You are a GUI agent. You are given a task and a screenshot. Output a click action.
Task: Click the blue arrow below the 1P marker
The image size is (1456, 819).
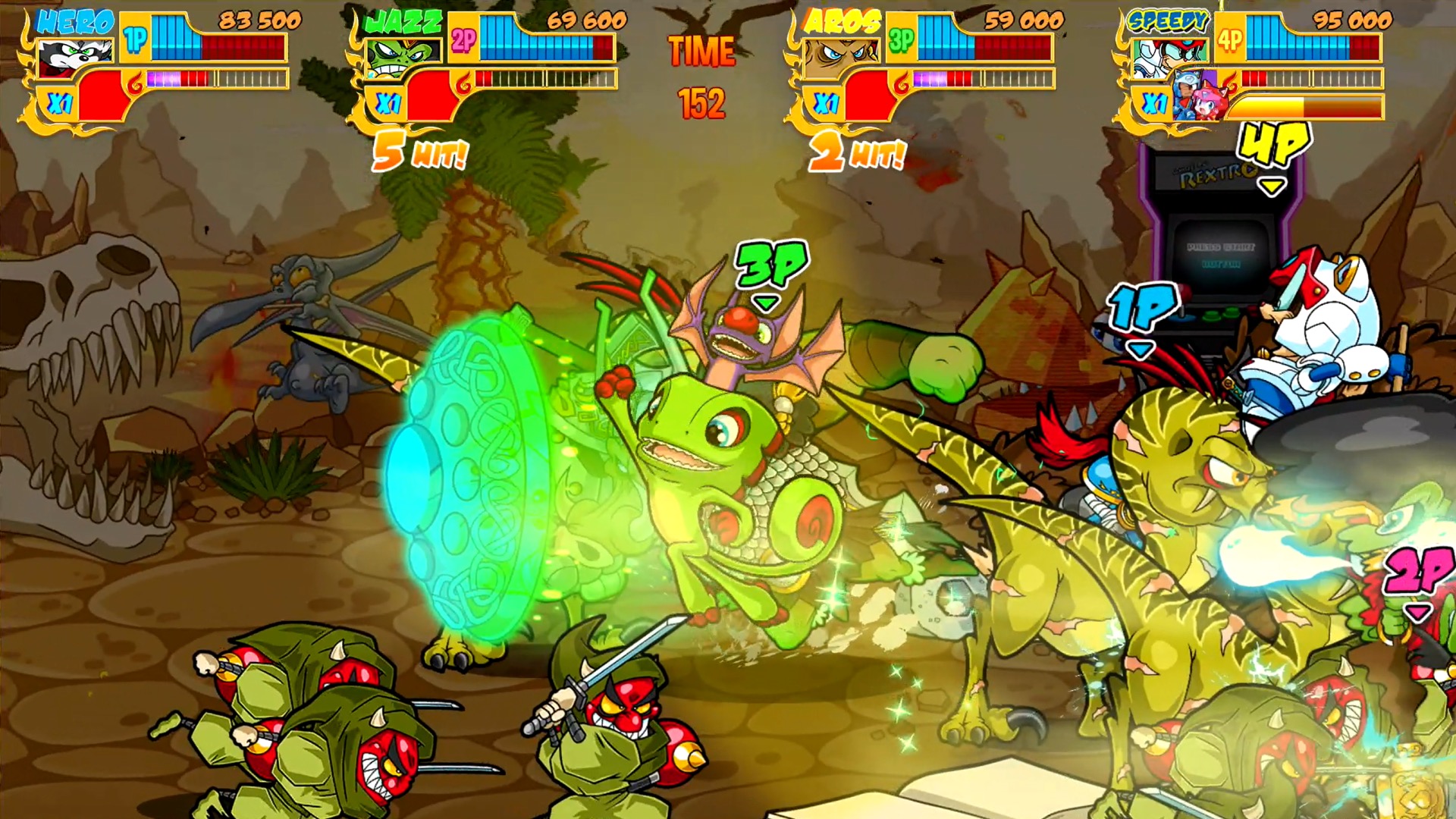click(x=1140, y=349)
